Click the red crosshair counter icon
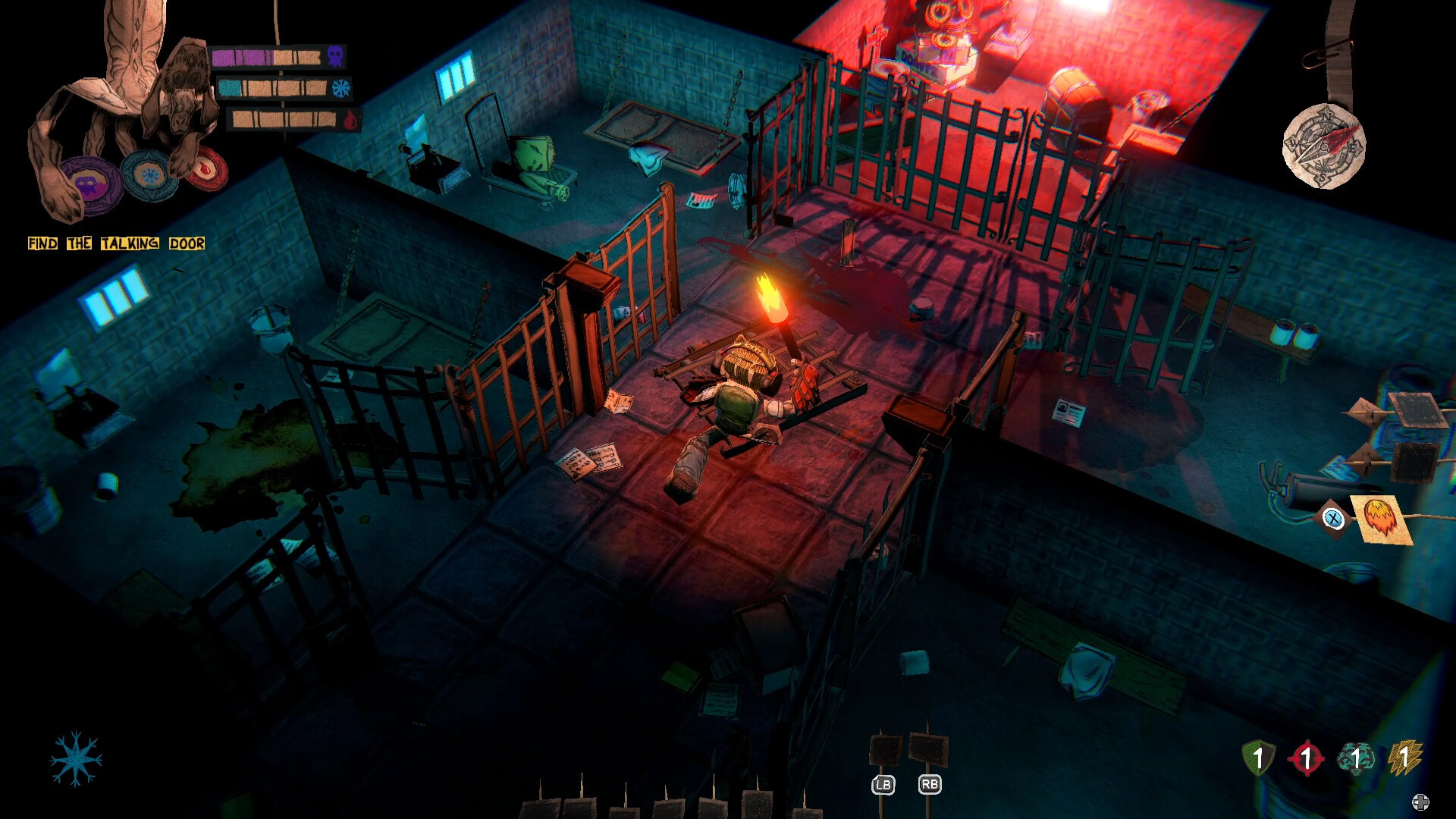 click(x=1307, y=757)
